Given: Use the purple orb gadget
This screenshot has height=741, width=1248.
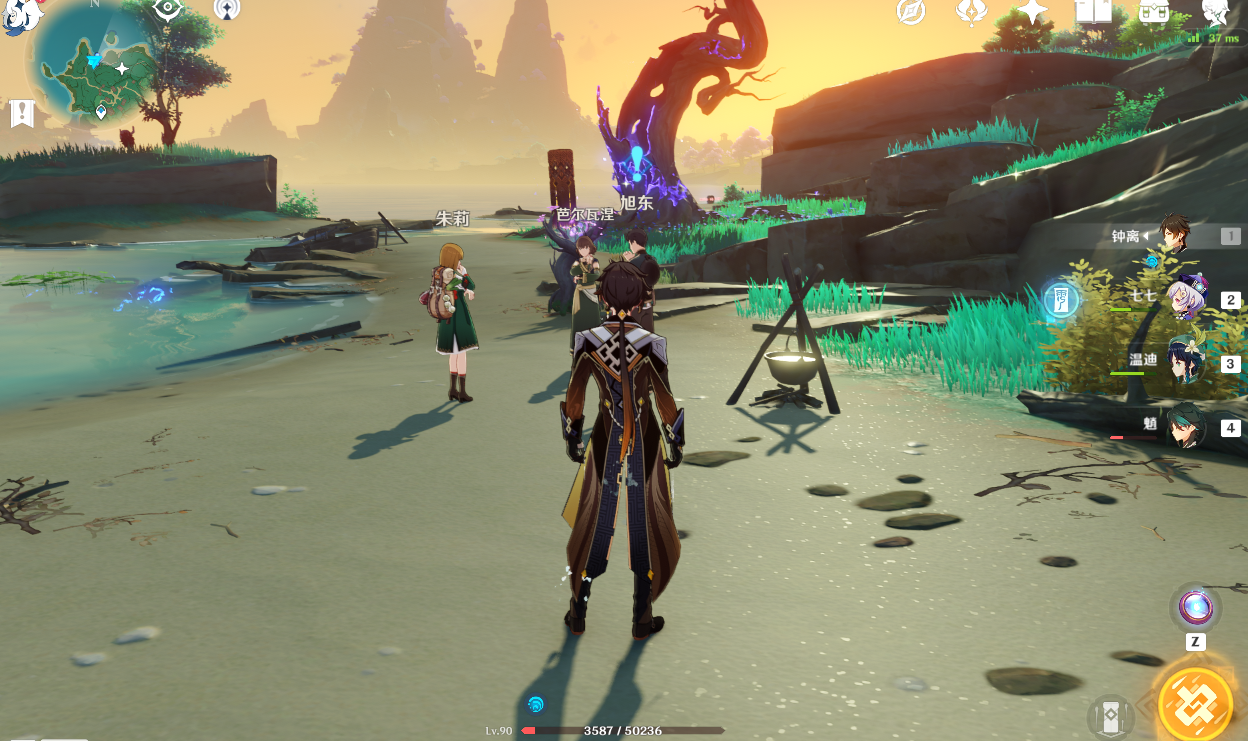Looking at the screenshot, I should click(1195, 606).
